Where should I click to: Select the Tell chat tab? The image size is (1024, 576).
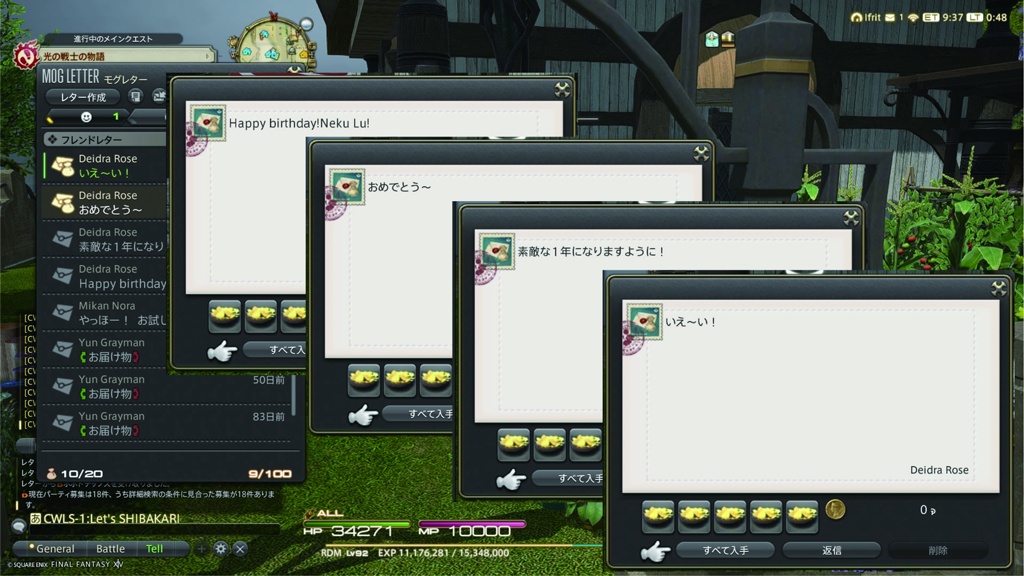click(154, 549)
